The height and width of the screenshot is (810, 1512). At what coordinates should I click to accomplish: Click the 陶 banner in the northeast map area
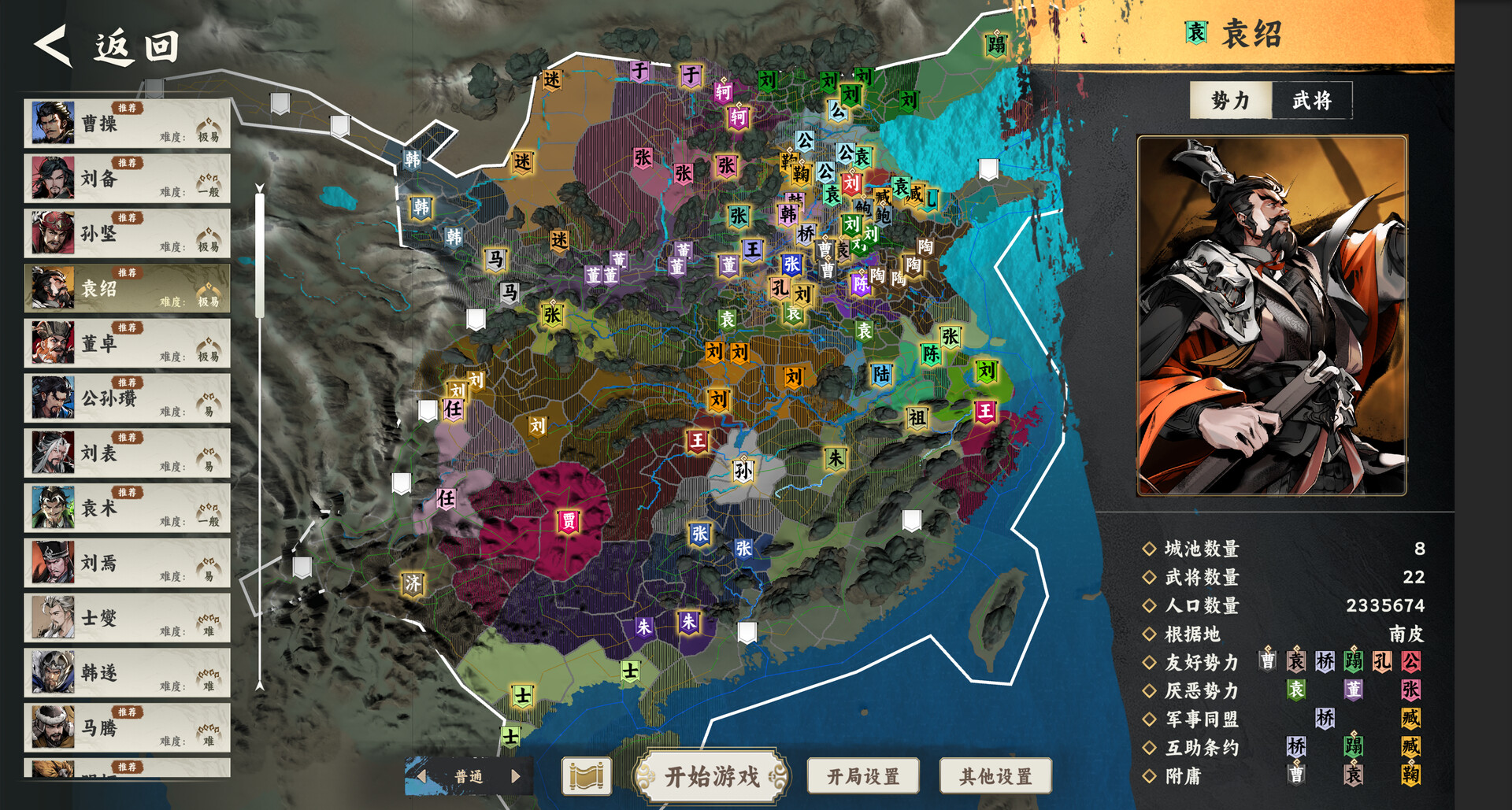click(x=926, y=247)
